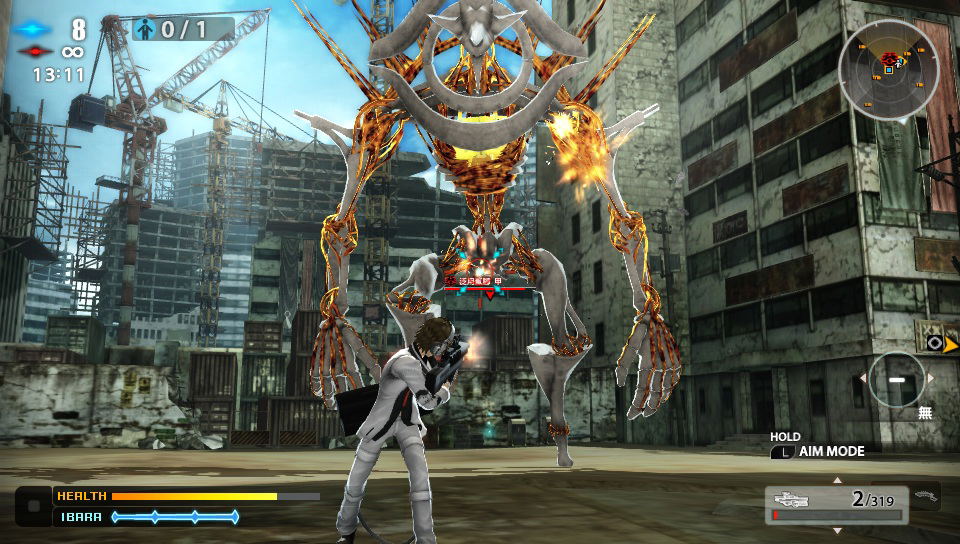Cycle item selector with the right arrow

pos(931,379)
